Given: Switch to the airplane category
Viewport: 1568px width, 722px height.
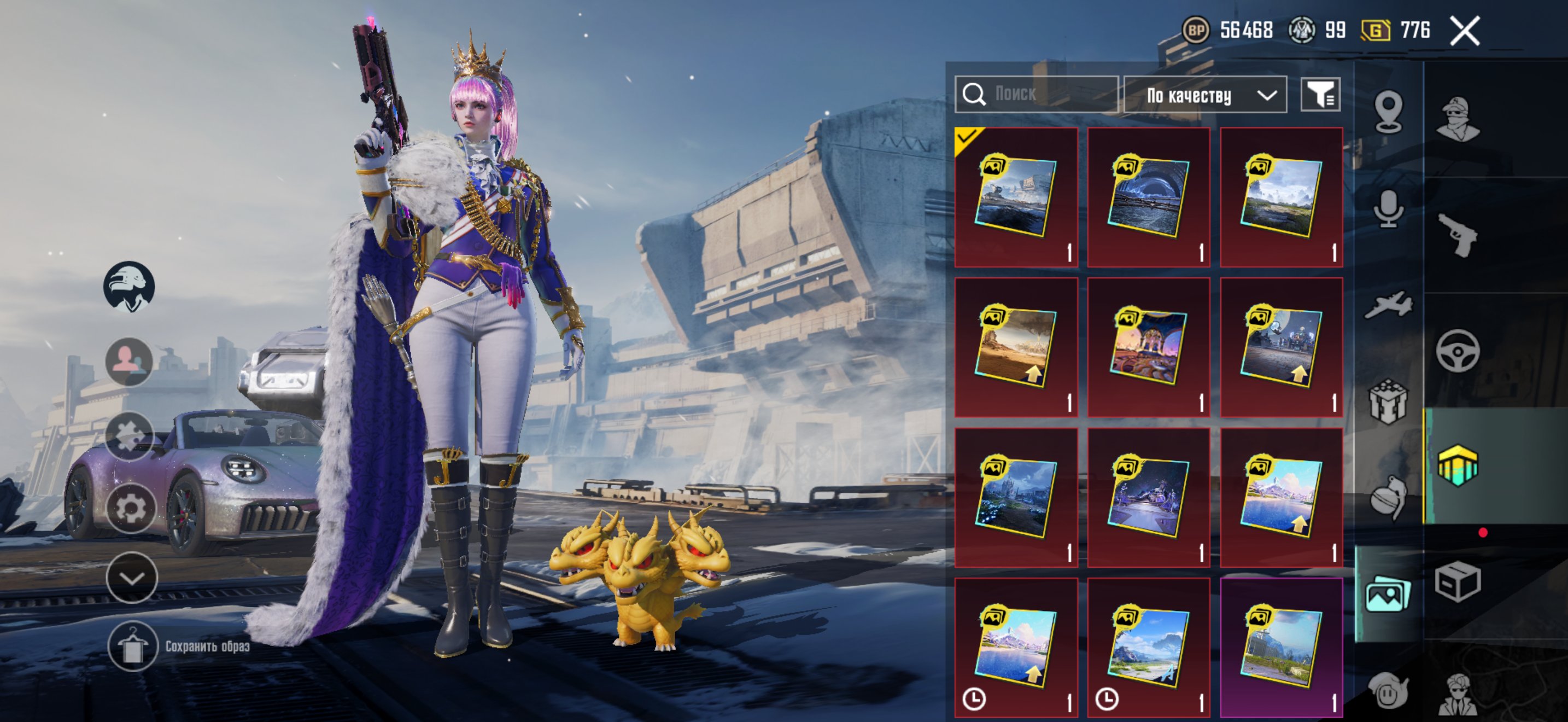Looking at the screenshot, I should click(1388, 304).
